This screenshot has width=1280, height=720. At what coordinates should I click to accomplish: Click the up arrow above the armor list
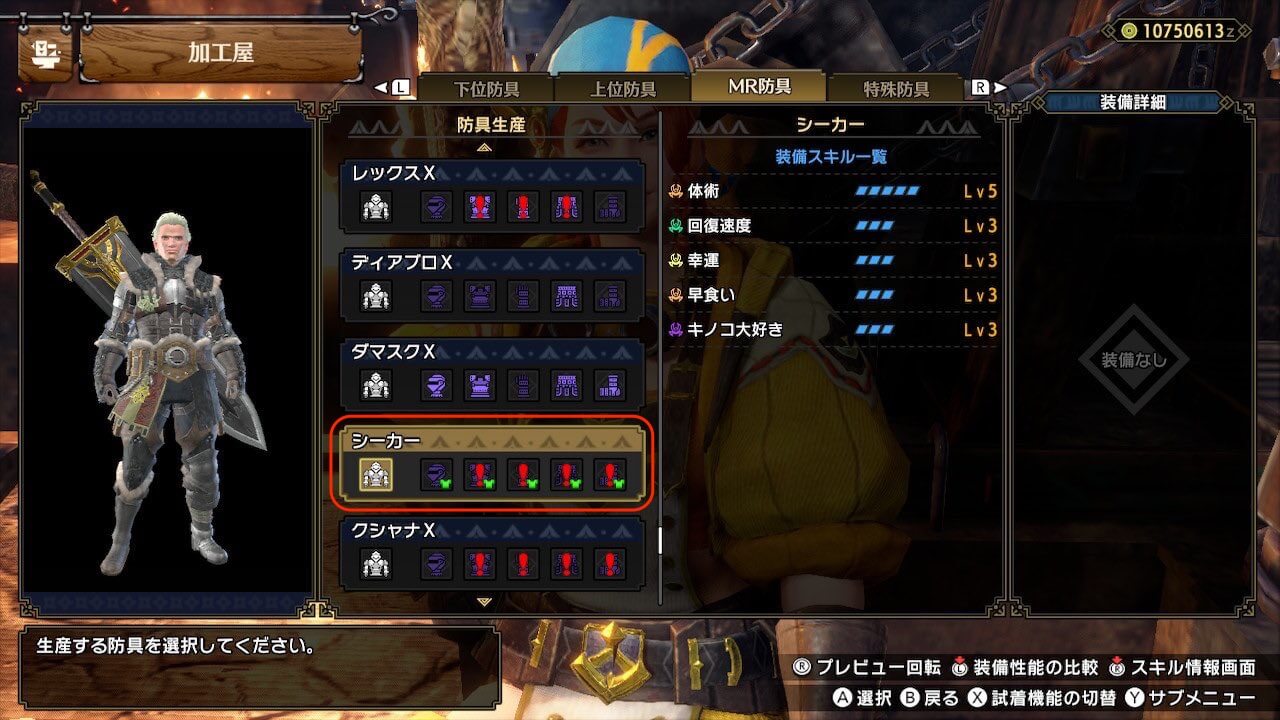(x=485, y=147)
